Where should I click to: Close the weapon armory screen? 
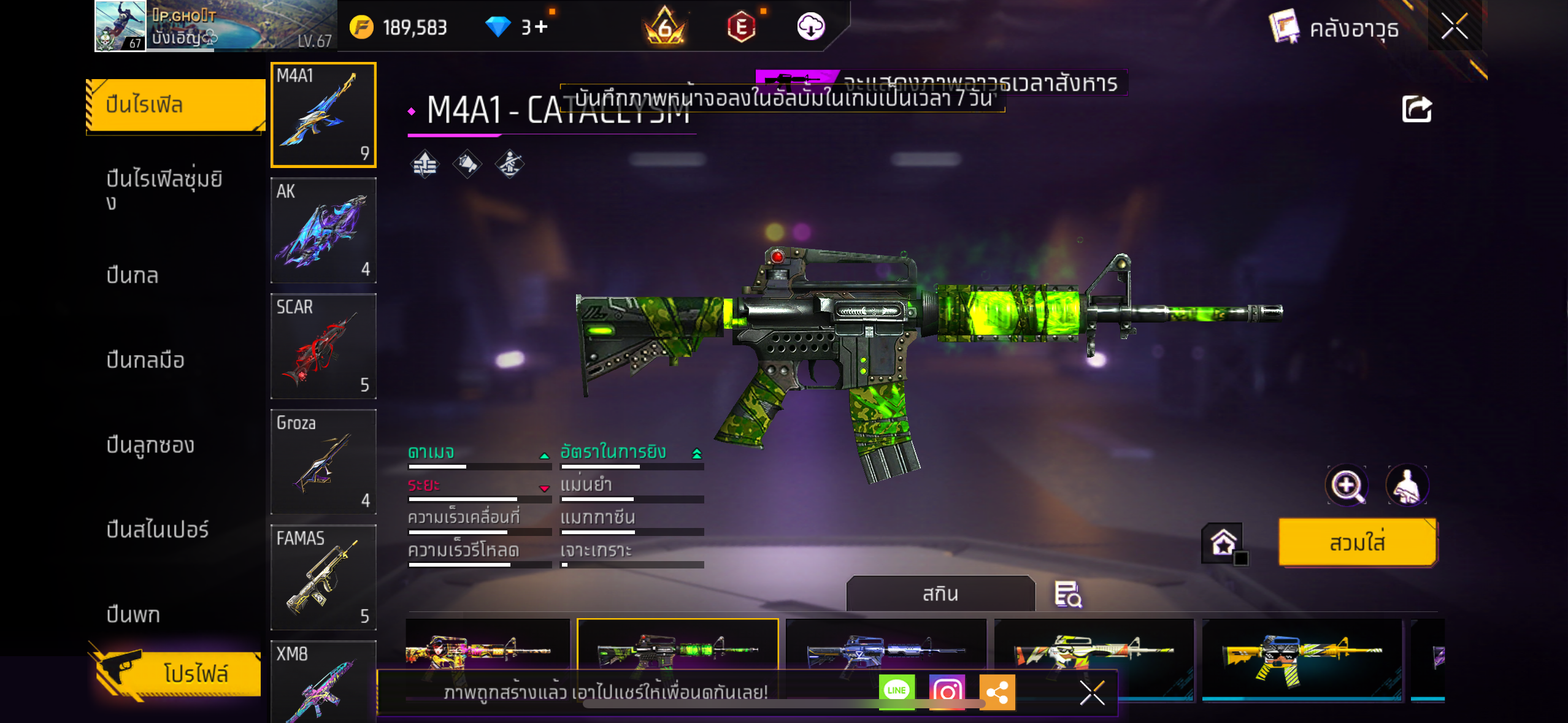[1454, 26]
